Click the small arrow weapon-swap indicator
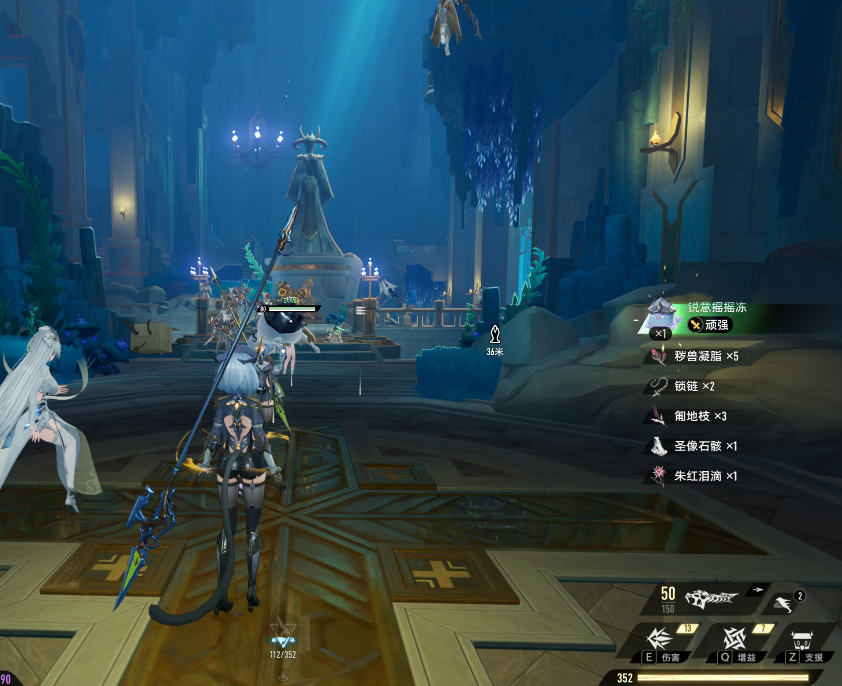 [759, 589]
